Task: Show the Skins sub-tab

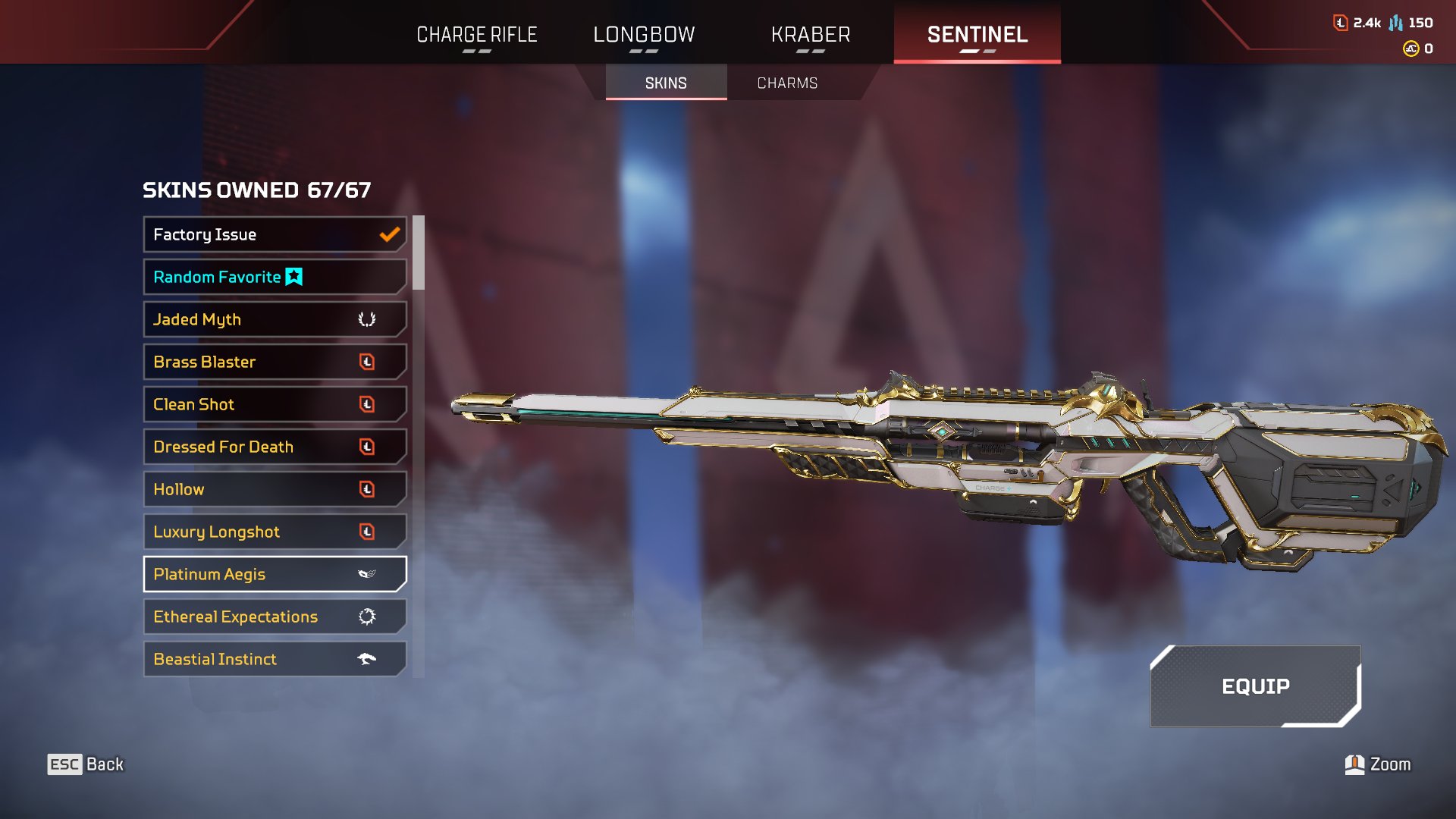Action: [666, 83]
